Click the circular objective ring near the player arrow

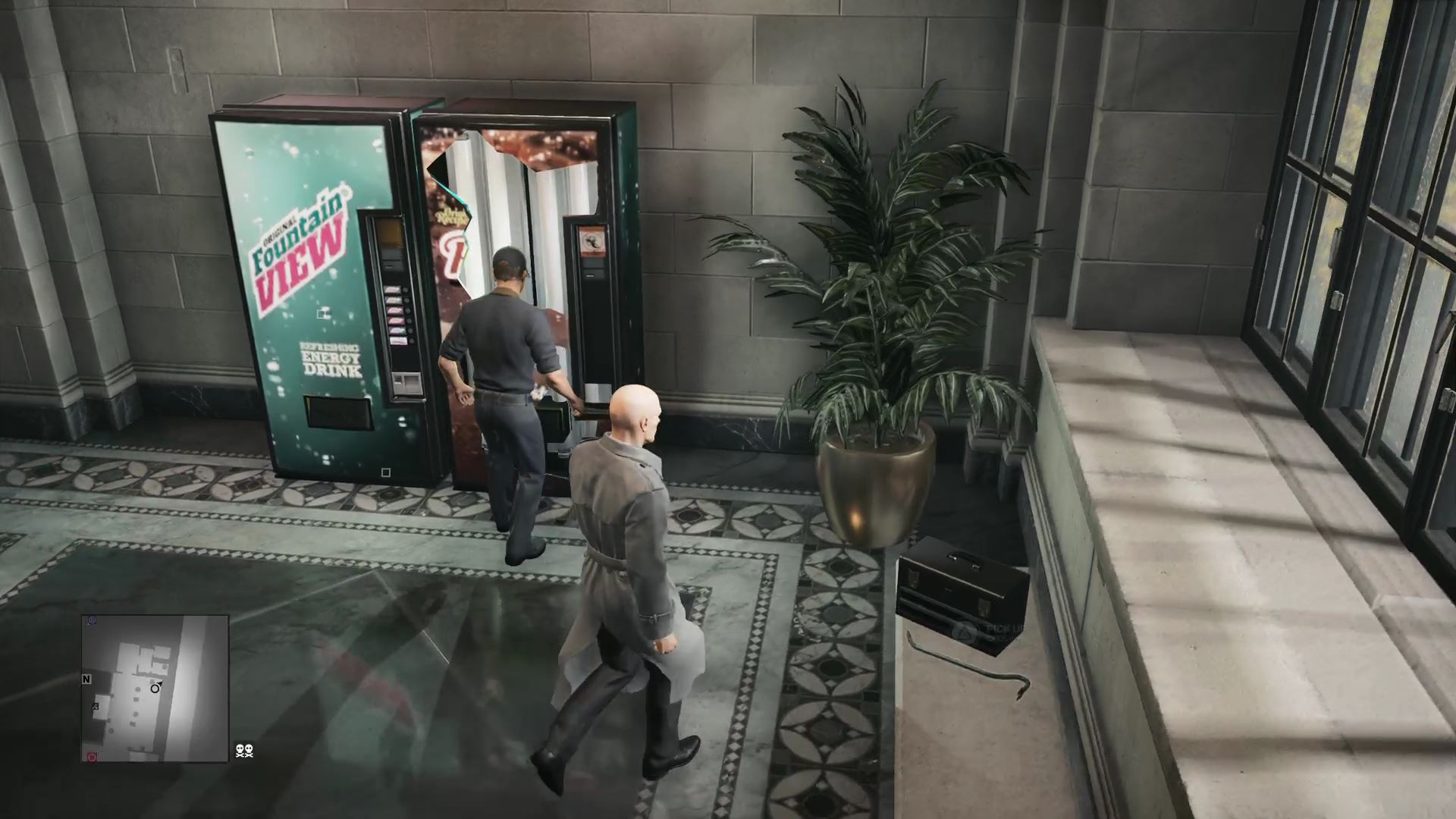point(155,689)
